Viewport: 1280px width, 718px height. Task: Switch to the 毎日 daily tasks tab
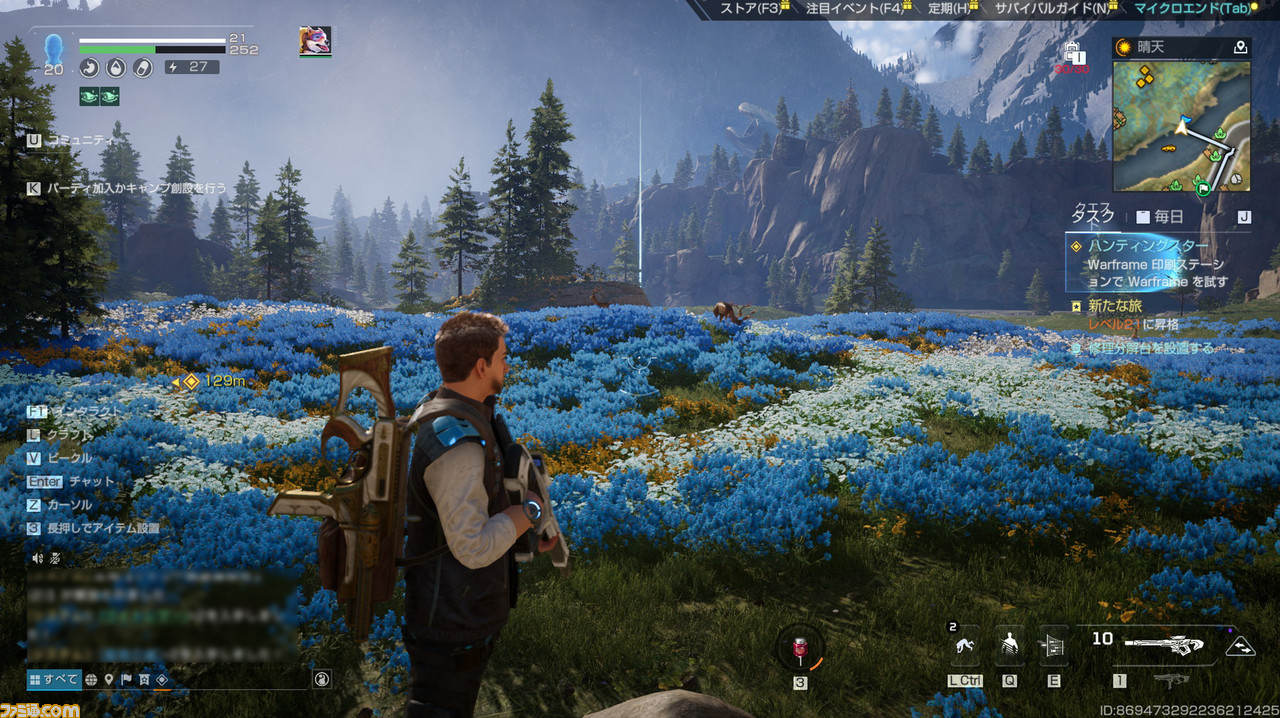(1159, 216)
